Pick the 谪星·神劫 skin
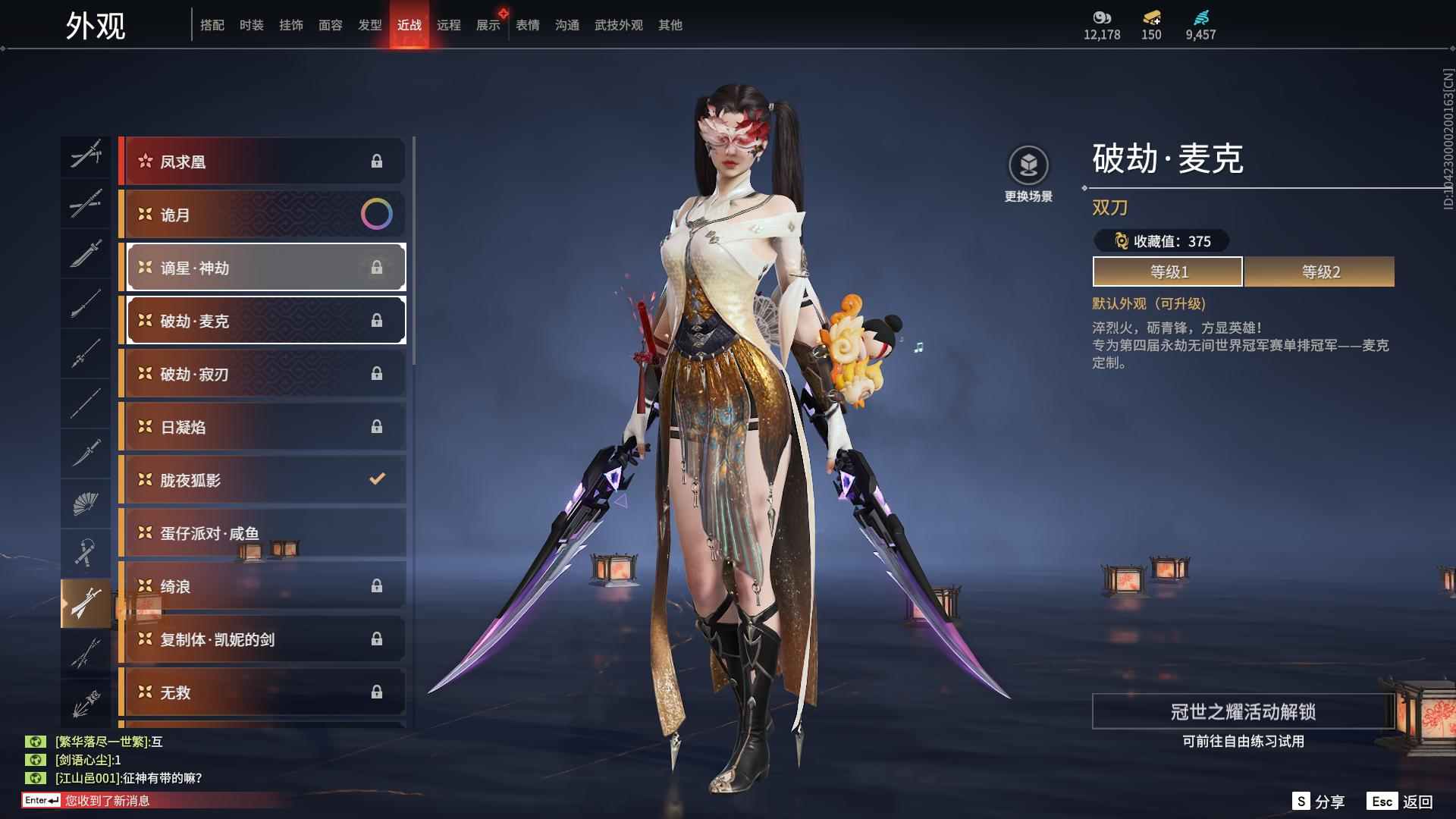The height and width of the screenshot is (819, 1456). pos(264,268)
